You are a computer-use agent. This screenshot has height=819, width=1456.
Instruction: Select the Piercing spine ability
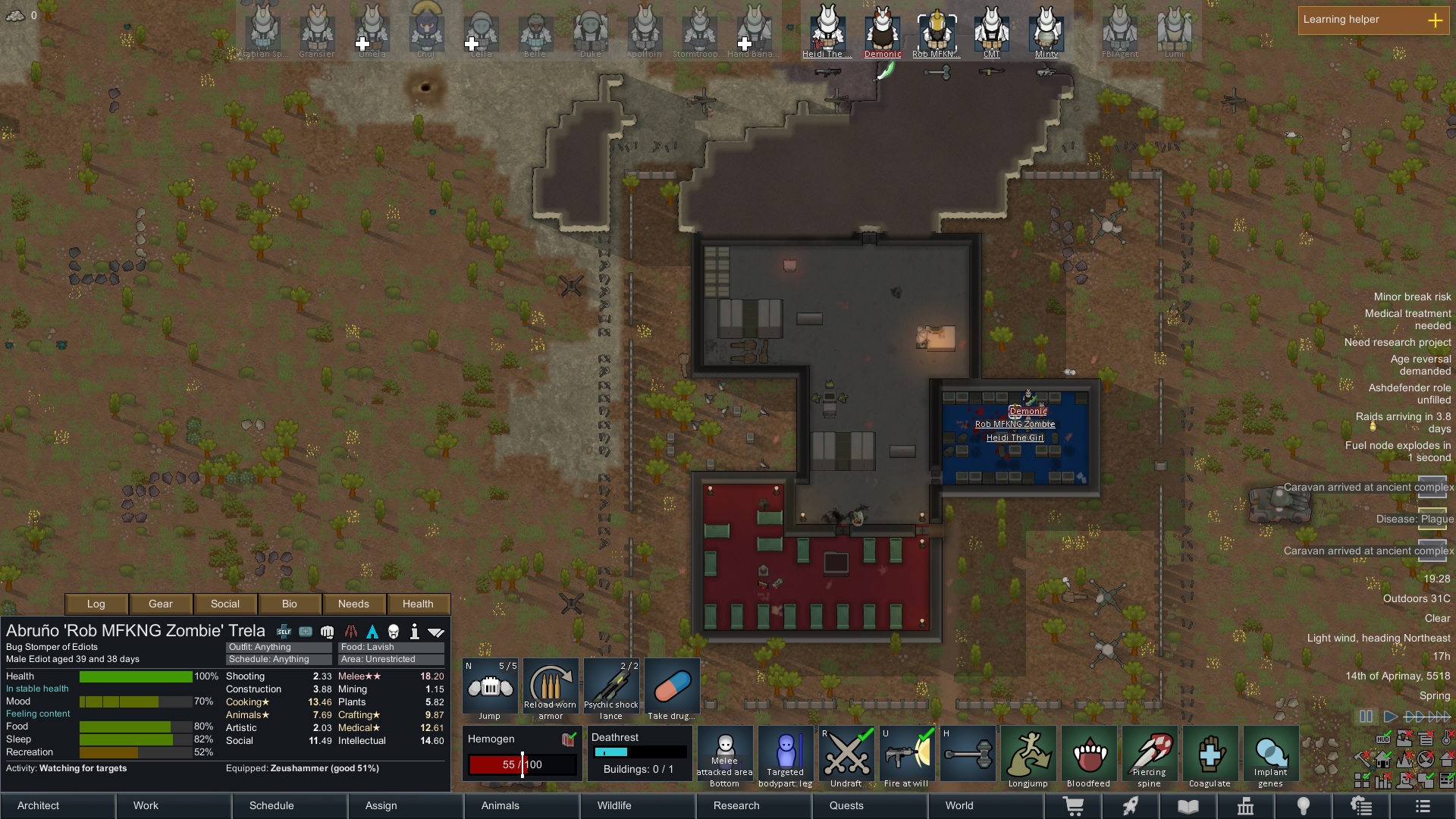click(x=1150, y=755)
